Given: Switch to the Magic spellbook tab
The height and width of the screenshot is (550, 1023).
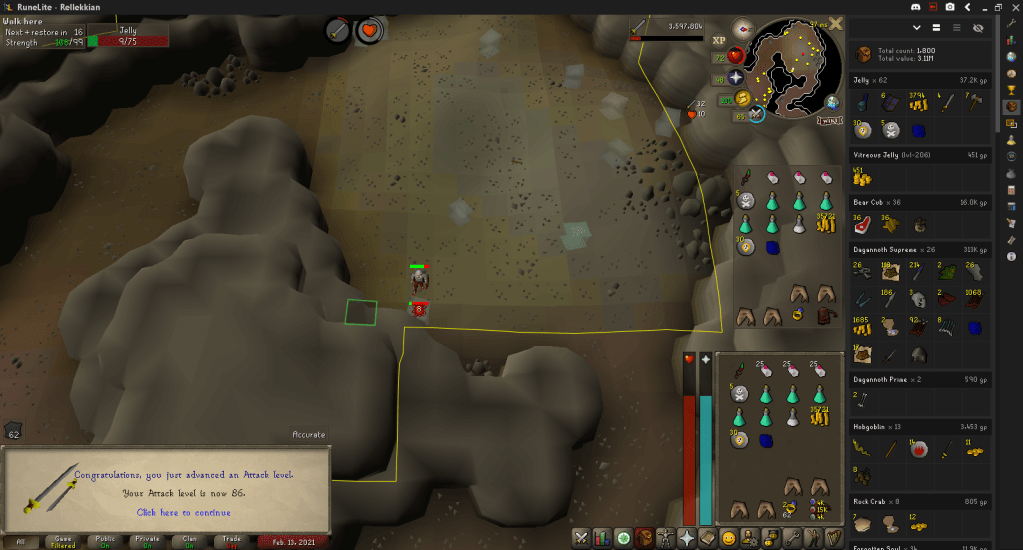Looking at the screenshot, I should (x=708, y=538).
